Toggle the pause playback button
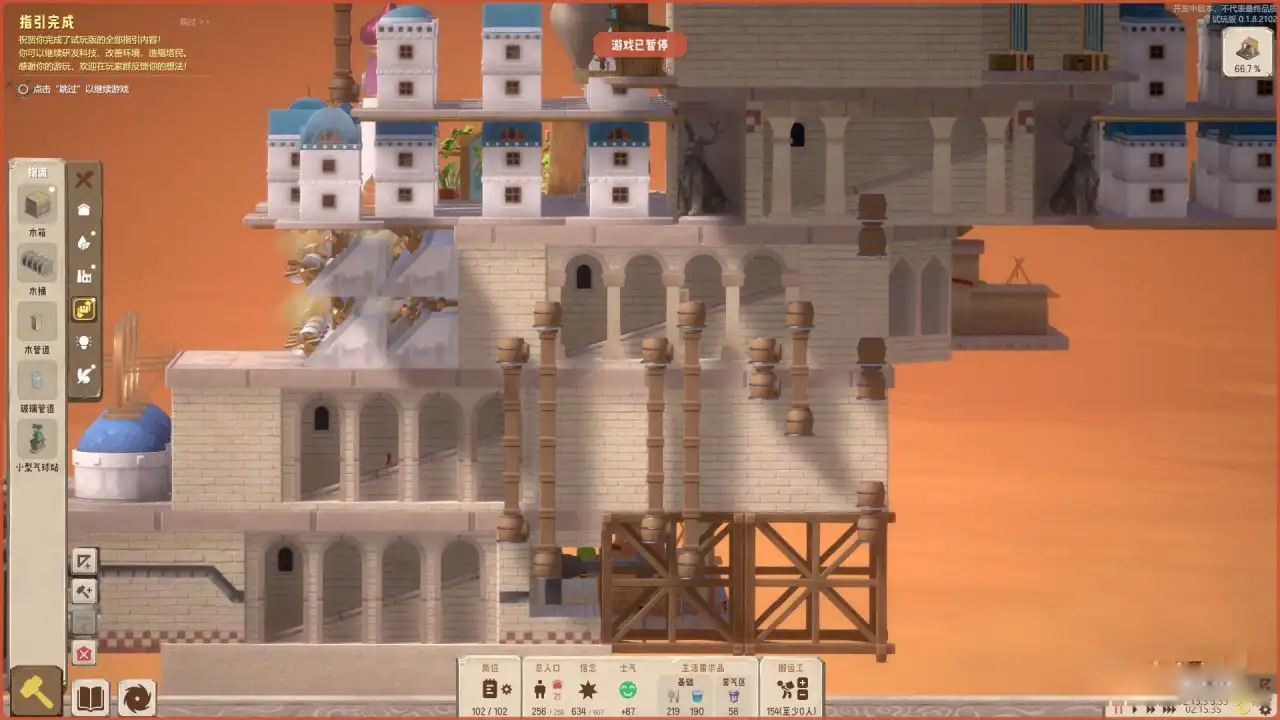The height and width of the screenshot is (720, 1280). click(1119, 709)
